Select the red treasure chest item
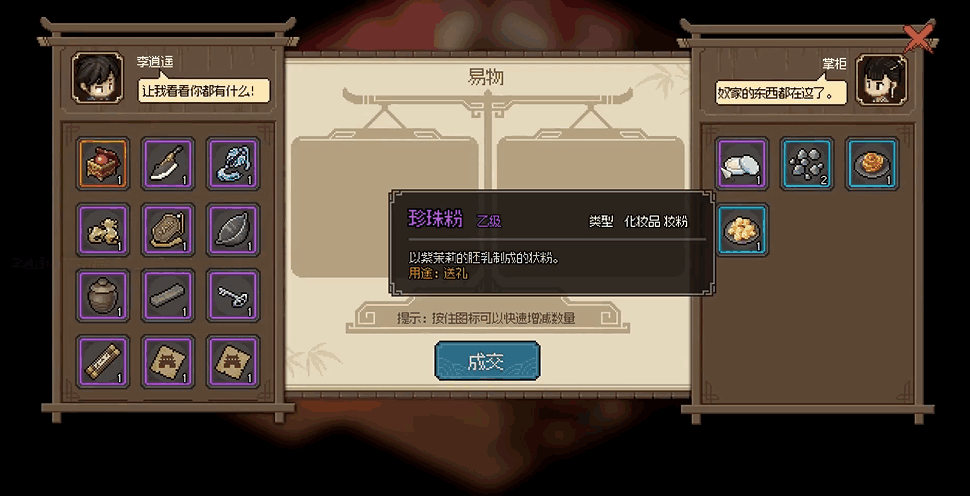 coord(103,164)
